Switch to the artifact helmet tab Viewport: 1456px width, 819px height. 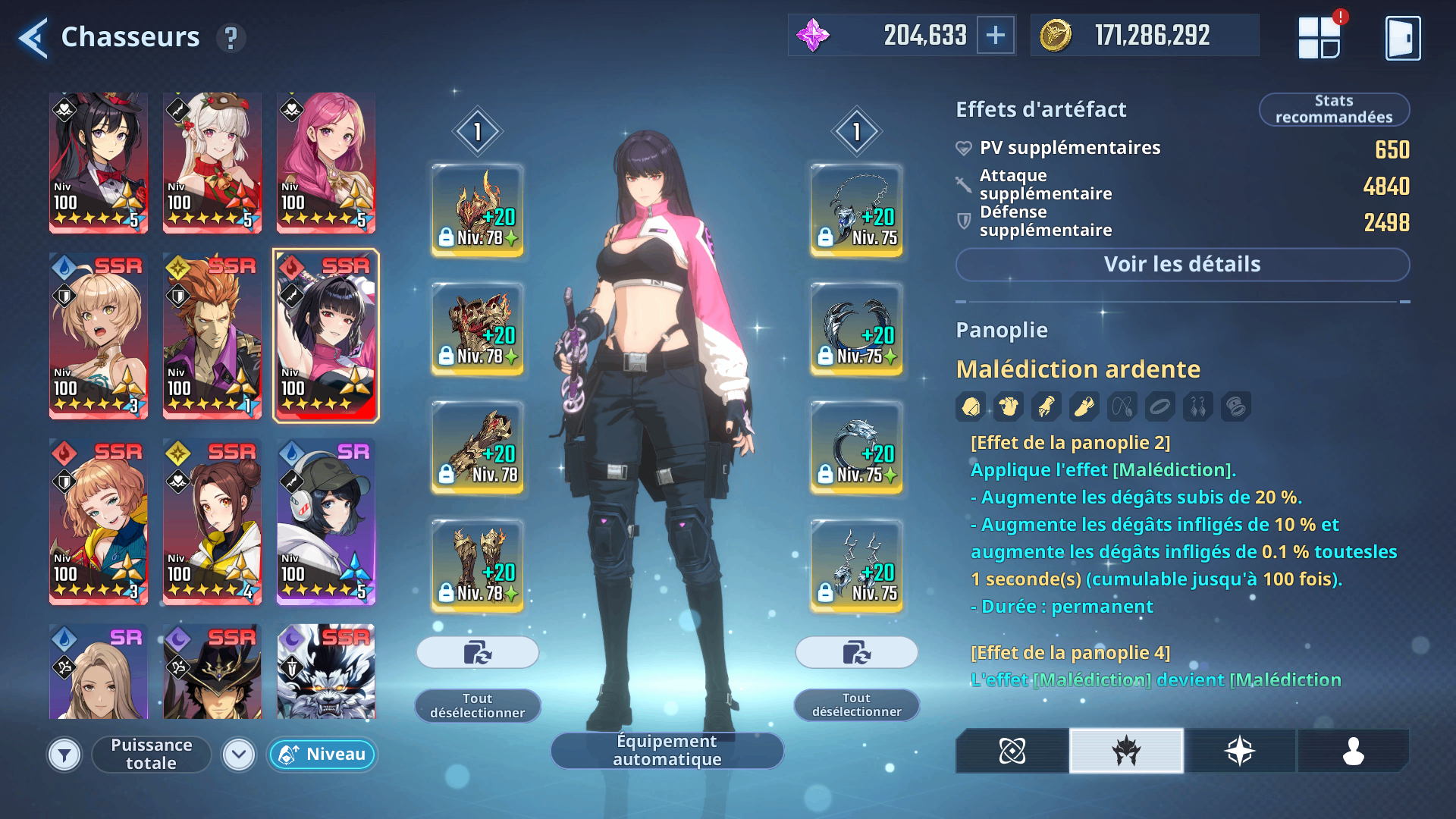1126,751
